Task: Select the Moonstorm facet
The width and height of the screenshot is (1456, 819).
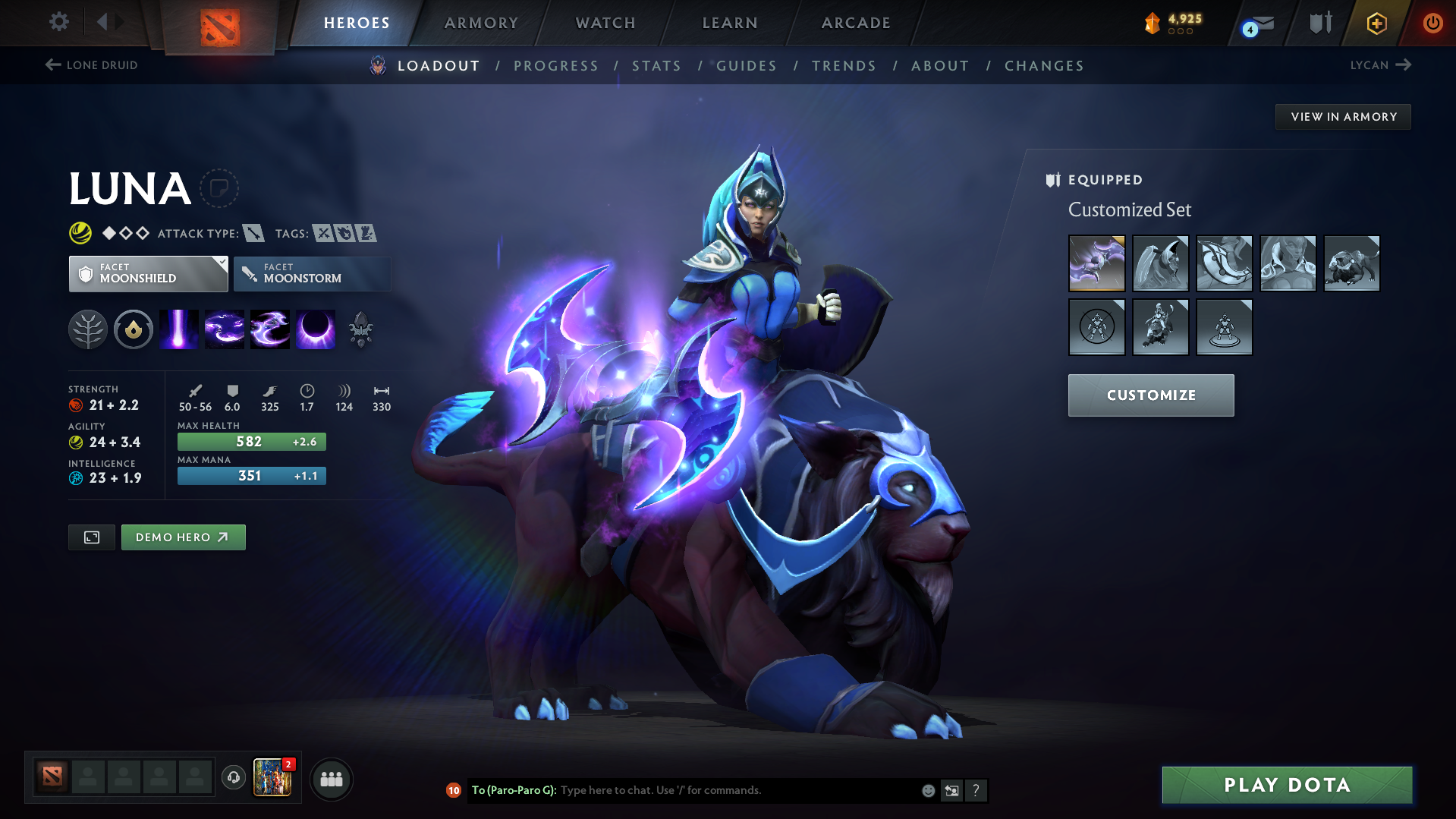Action: [x=312, y=273]
